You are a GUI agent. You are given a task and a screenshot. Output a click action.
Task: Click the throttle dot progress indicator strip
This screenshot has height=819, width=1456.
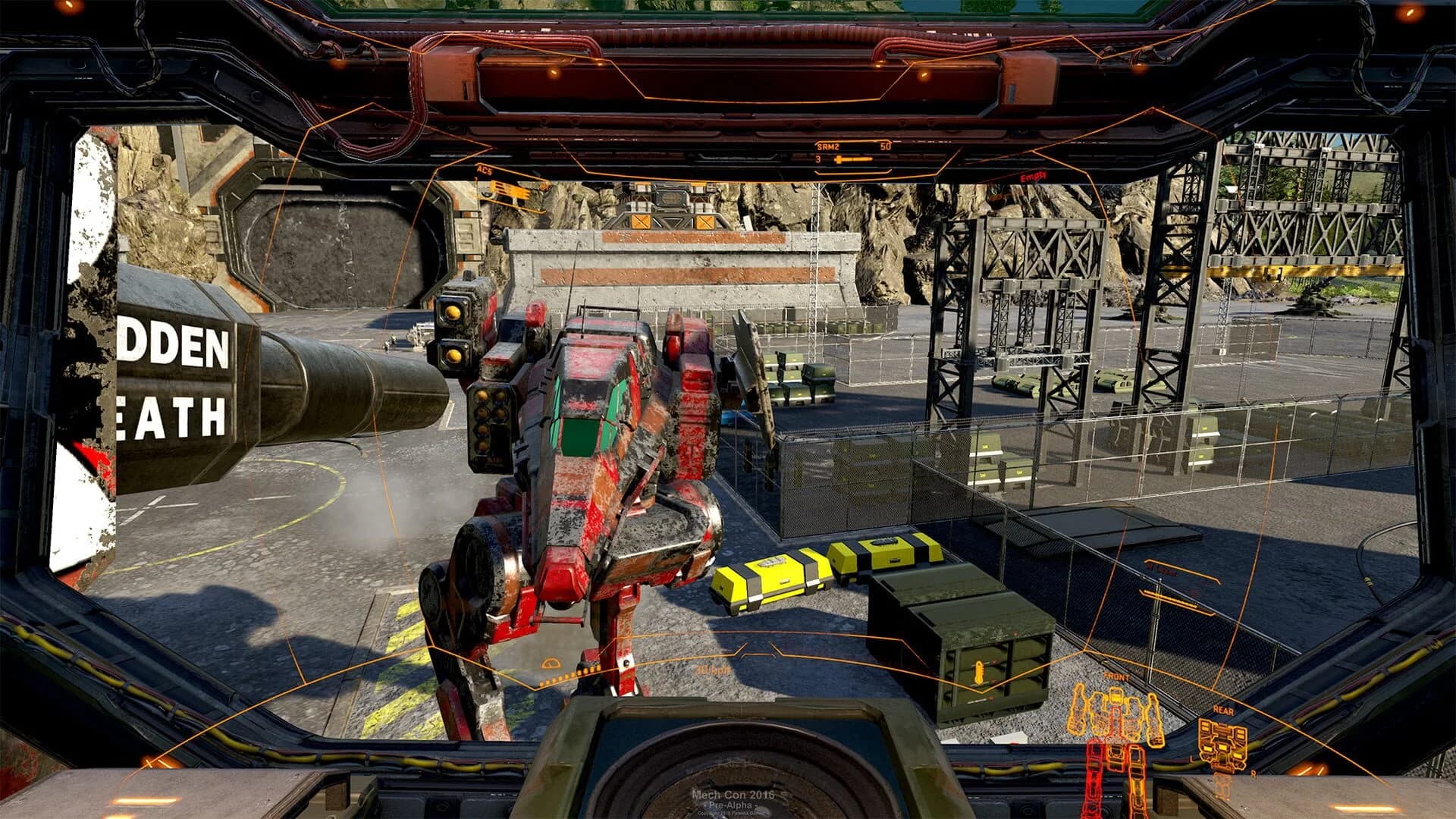(567, 675)
